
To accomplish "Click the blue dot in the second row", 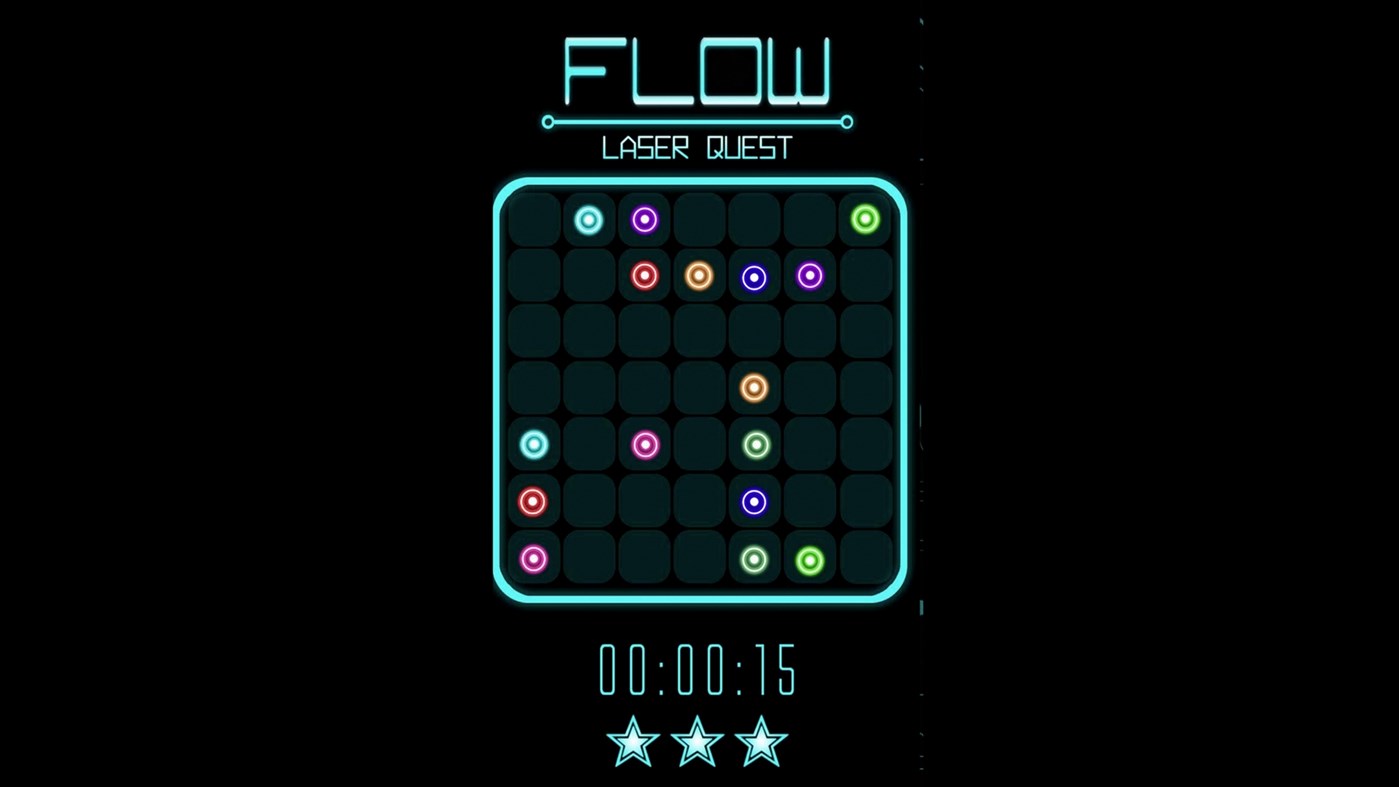I will (753, 276).
